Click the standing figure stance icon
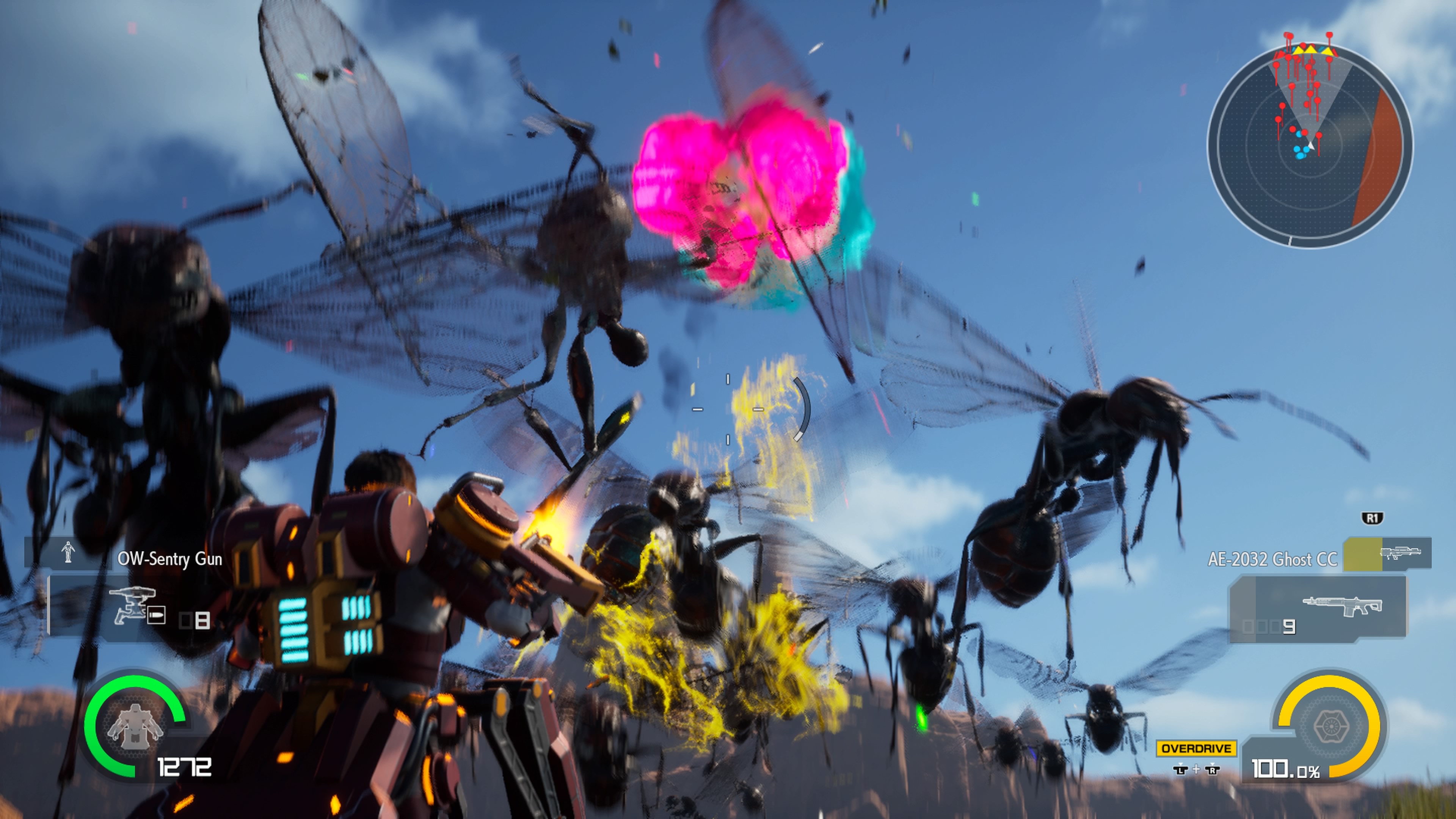Screen dimensions: 1456x819 tap(68, 552)
